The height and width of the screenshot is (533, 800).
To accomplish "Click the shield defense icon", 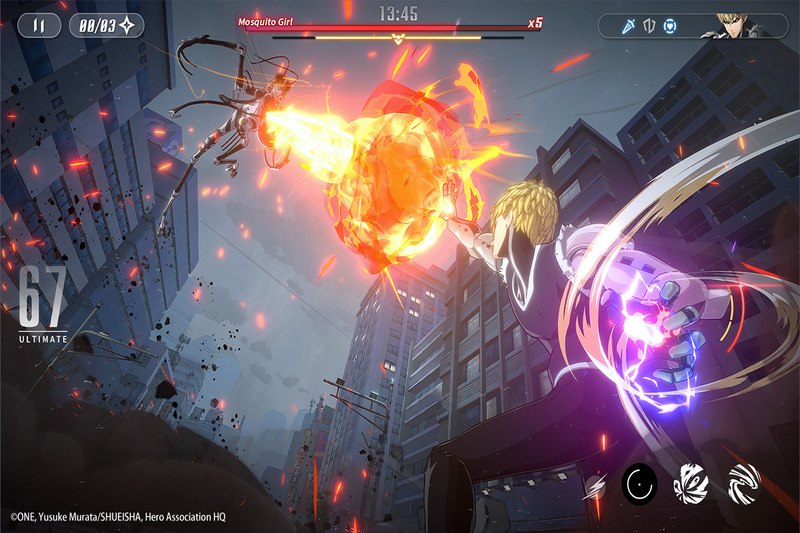I will click(649, 26).
